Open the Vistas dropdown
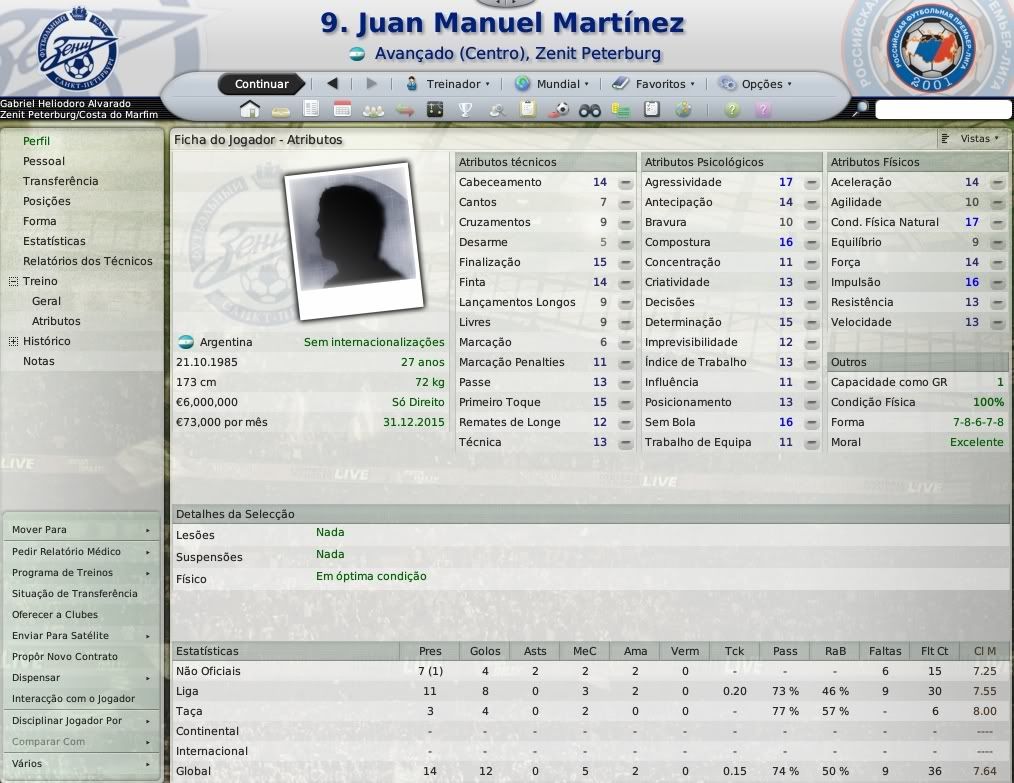1014x783 pixels. (x=973, y=139)
